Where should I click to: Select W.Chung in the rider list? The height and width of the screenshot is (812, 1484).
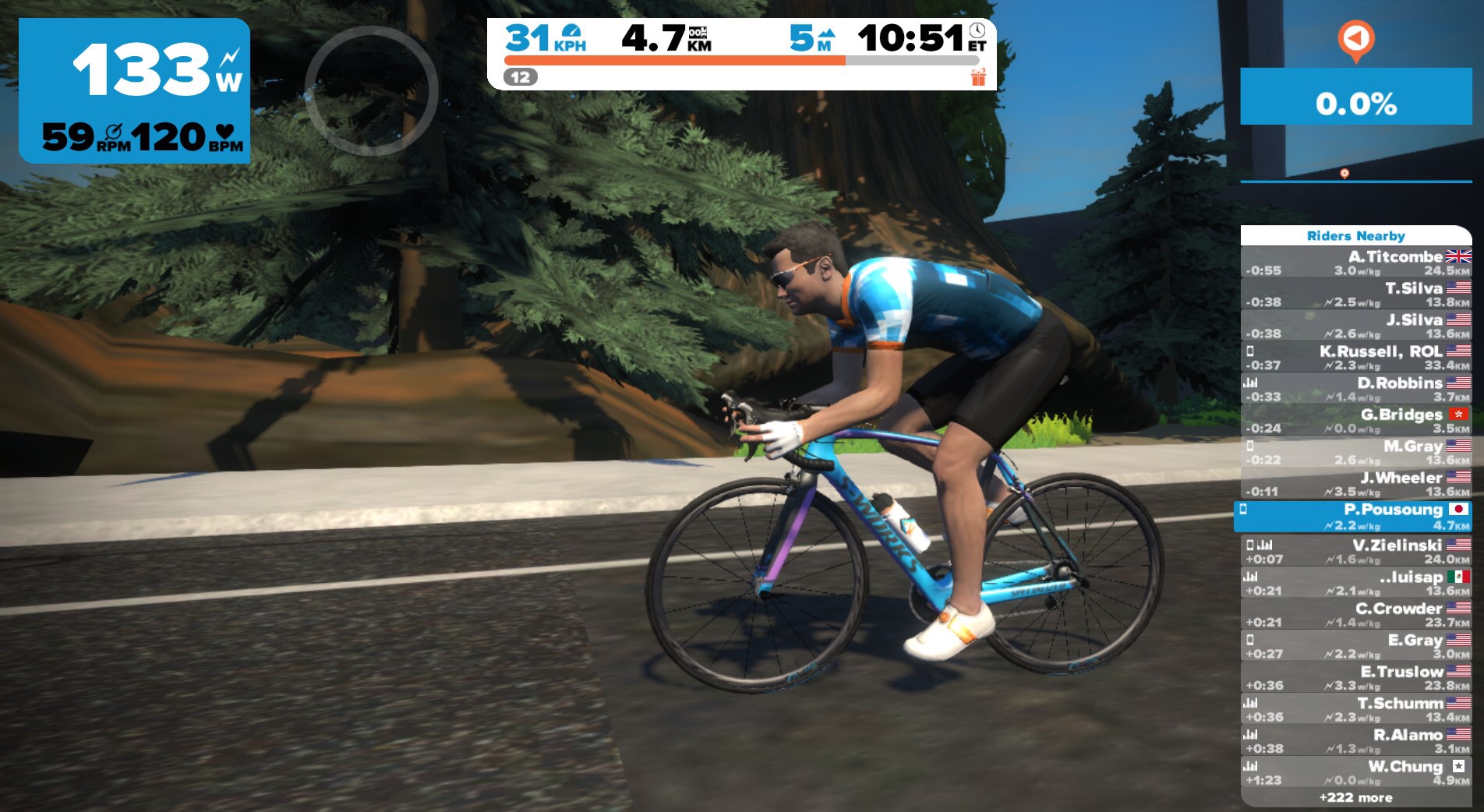[x=1356, y=772]
